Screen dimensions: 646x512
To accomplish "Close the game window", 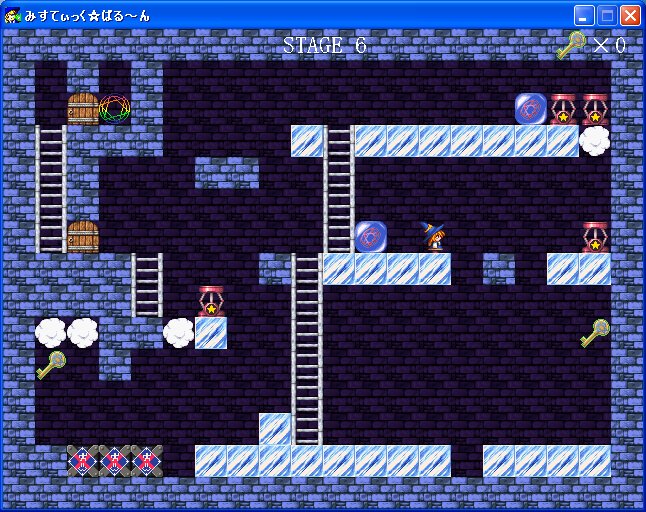I will 630,15.
